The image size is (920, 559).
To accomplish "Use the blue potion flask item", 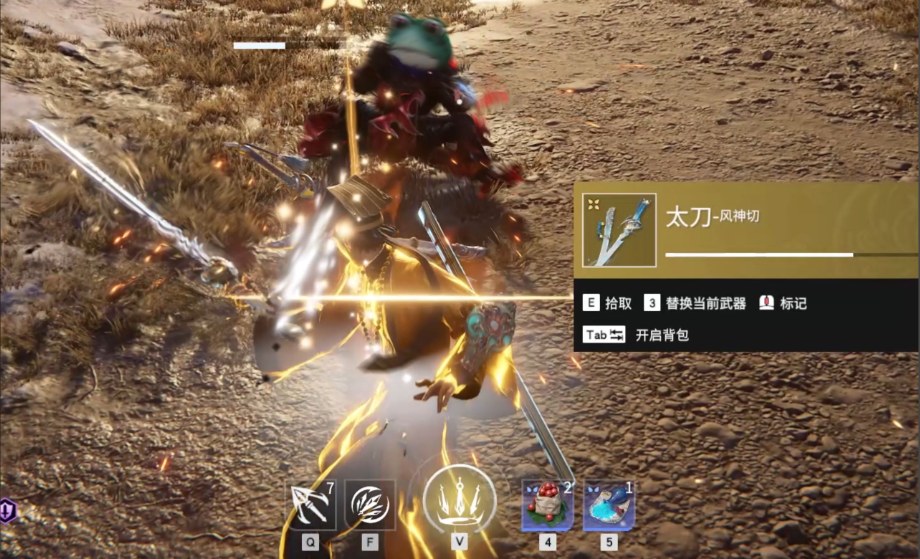I will (x=608, y=506).
